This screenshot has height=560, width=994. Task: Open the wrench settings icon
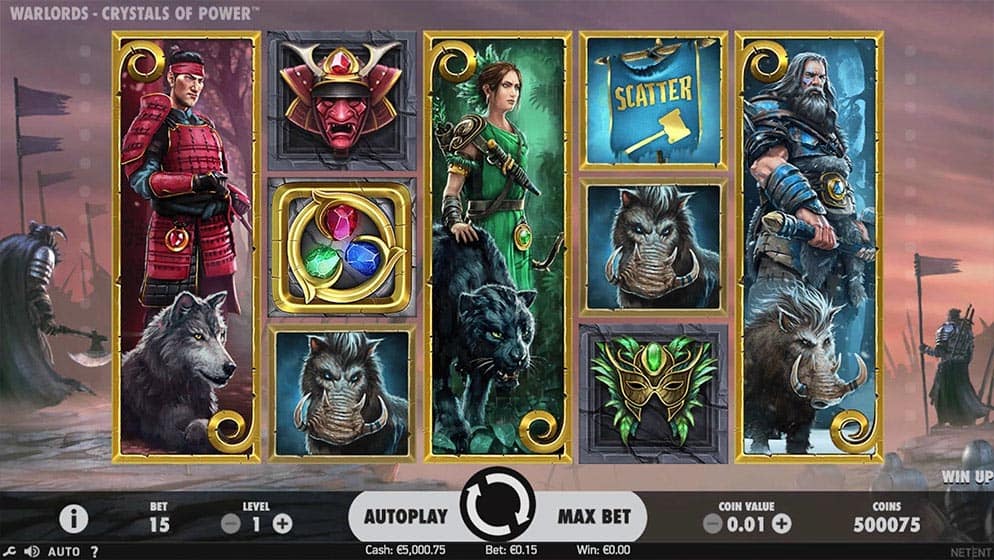(11, 551)
